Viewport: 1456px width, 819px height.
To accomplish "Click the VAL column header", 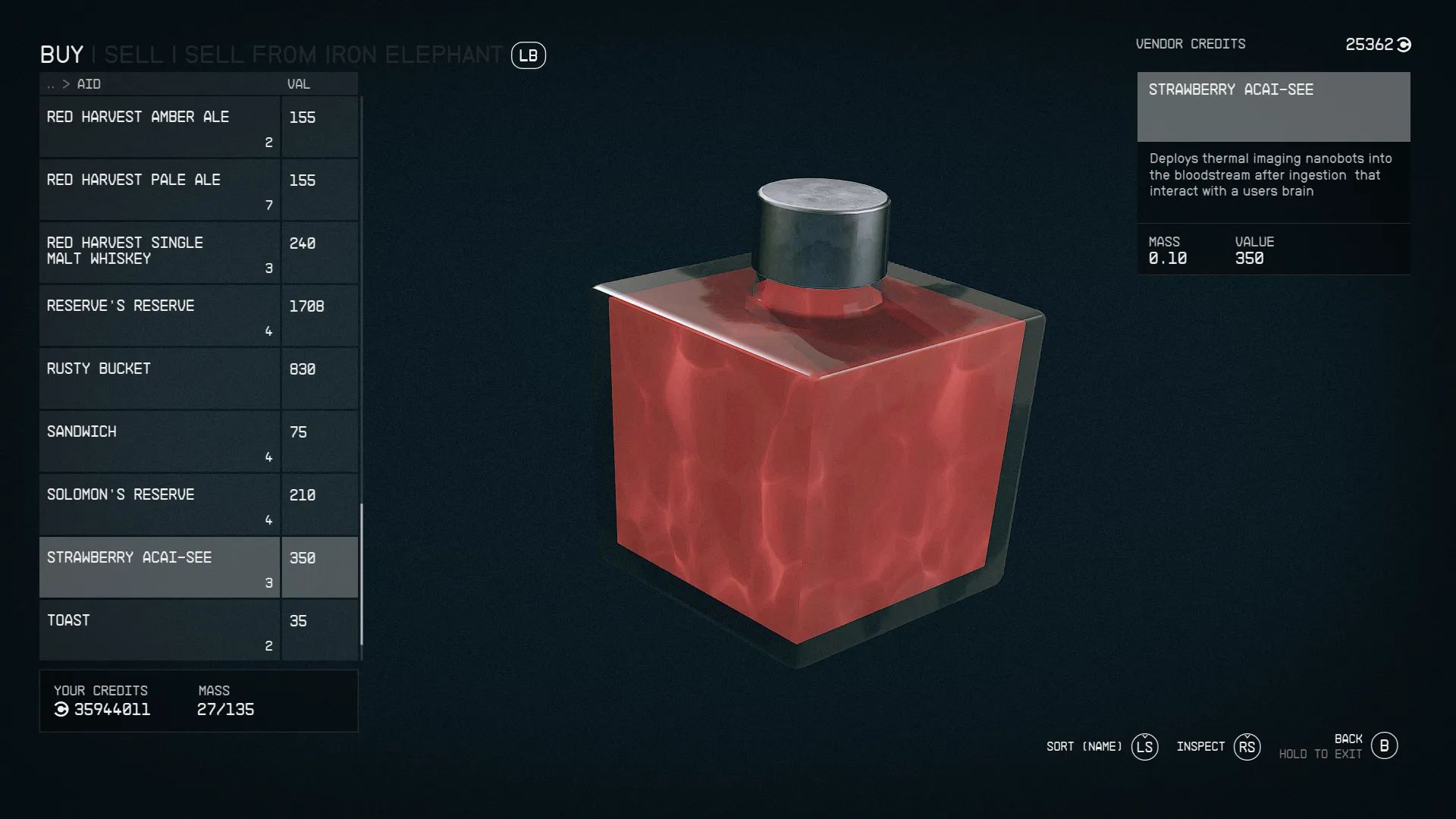I will (x=297, y=84).
